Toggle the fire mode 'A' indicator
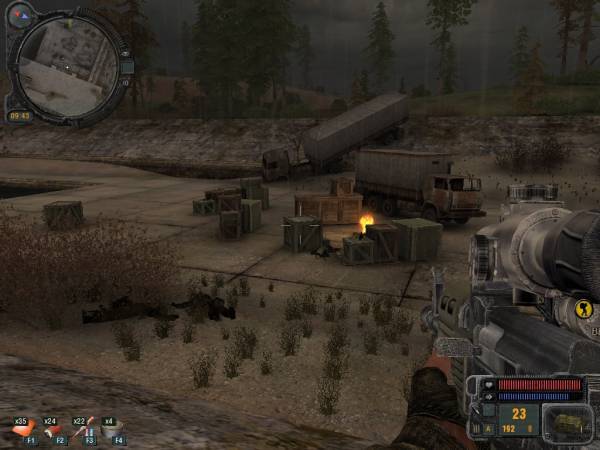 click(x=489, y=430)
